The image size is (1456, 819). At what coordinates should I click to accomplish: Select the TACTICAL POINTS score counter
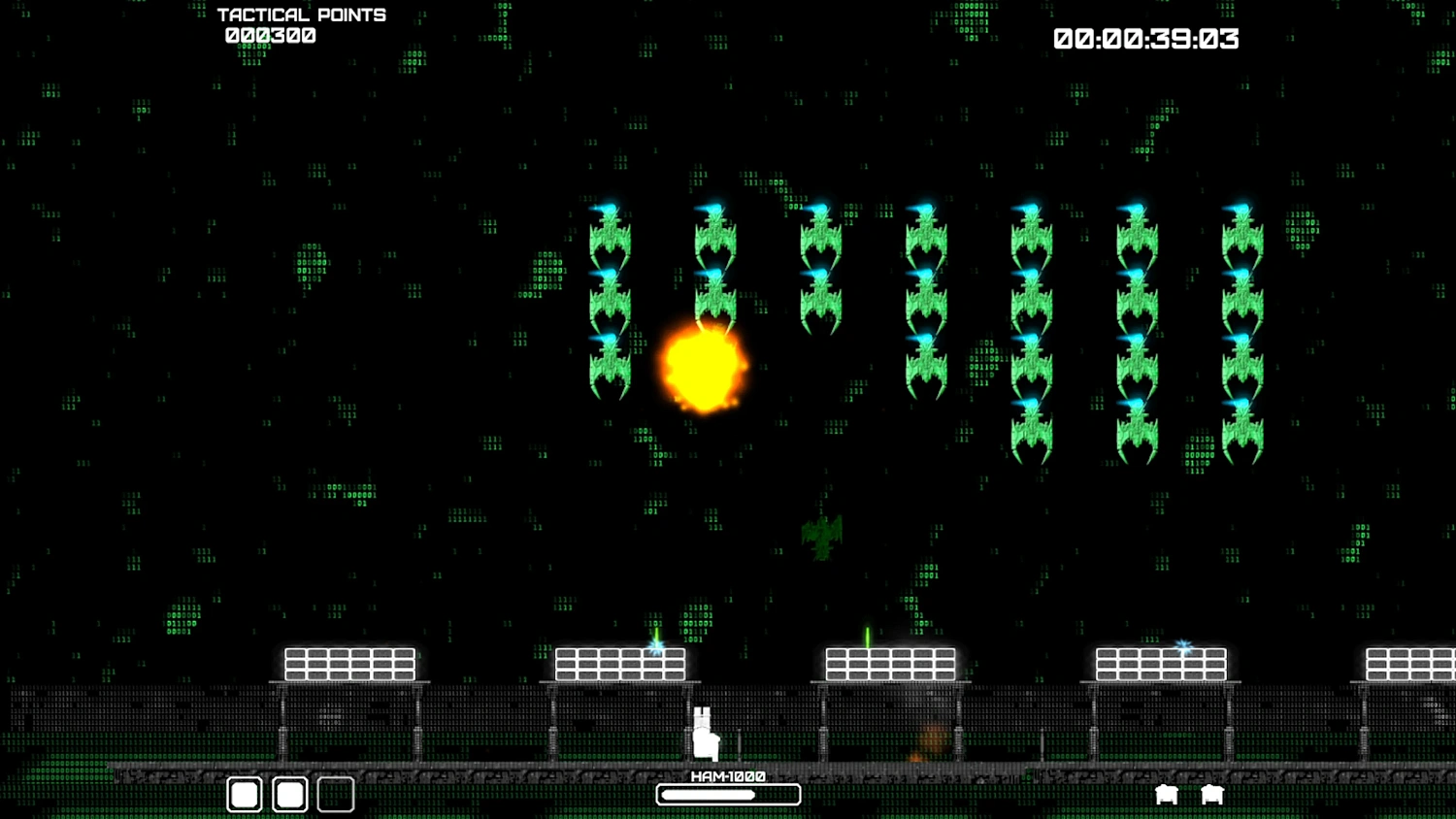[302, 15]
